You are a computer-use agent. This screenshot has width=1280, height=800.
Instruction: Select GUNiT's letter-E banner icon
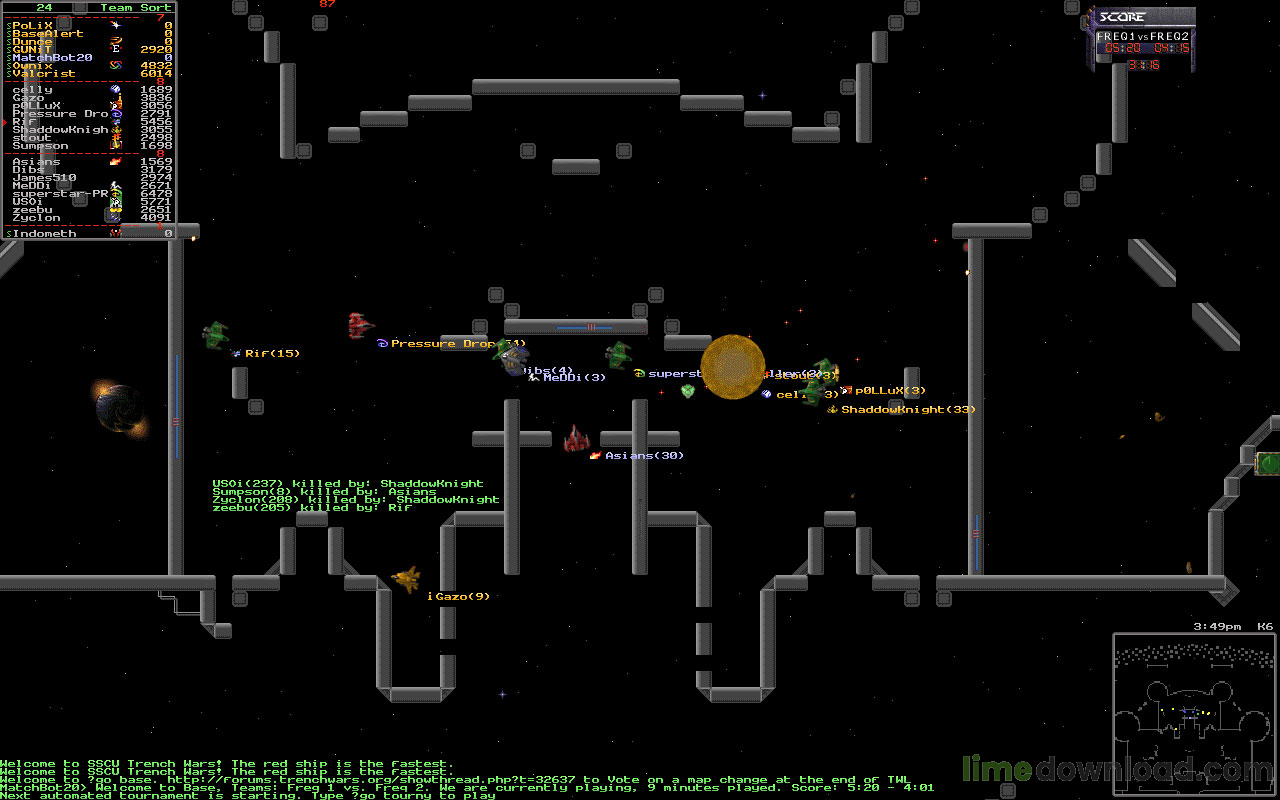pos(115,48)
